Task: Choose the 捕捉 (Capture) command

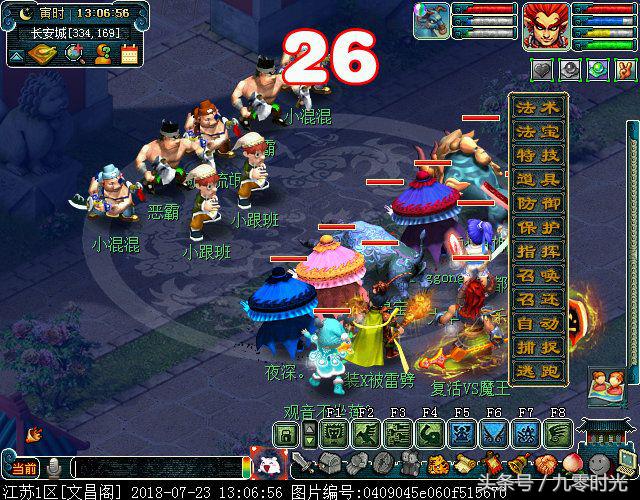Action: 538,347
